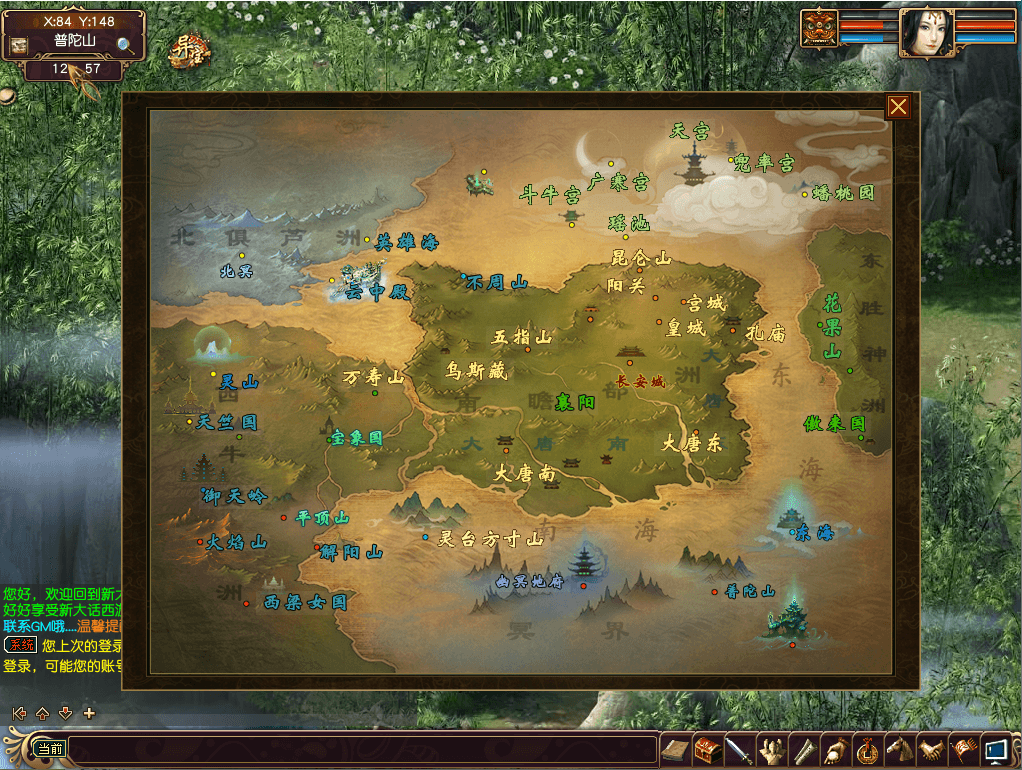Viewport: 1022px width, 770px height.
Task: Open the handshake icon in toolbar
Action: (x=932, y=748)
